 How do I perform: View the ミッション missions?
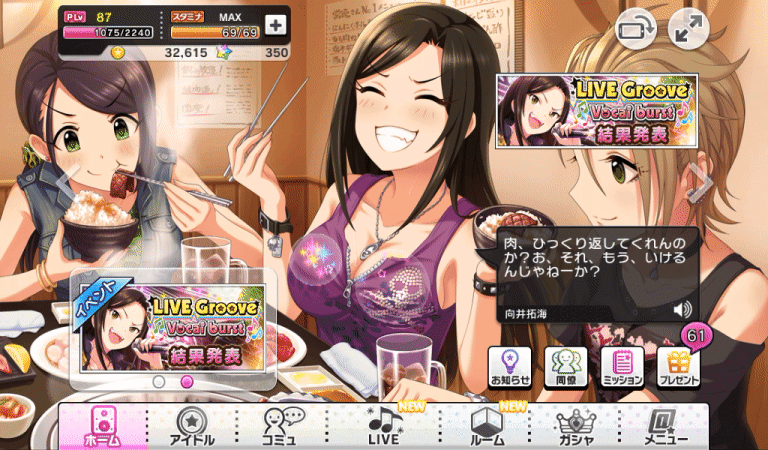[622, 368]
